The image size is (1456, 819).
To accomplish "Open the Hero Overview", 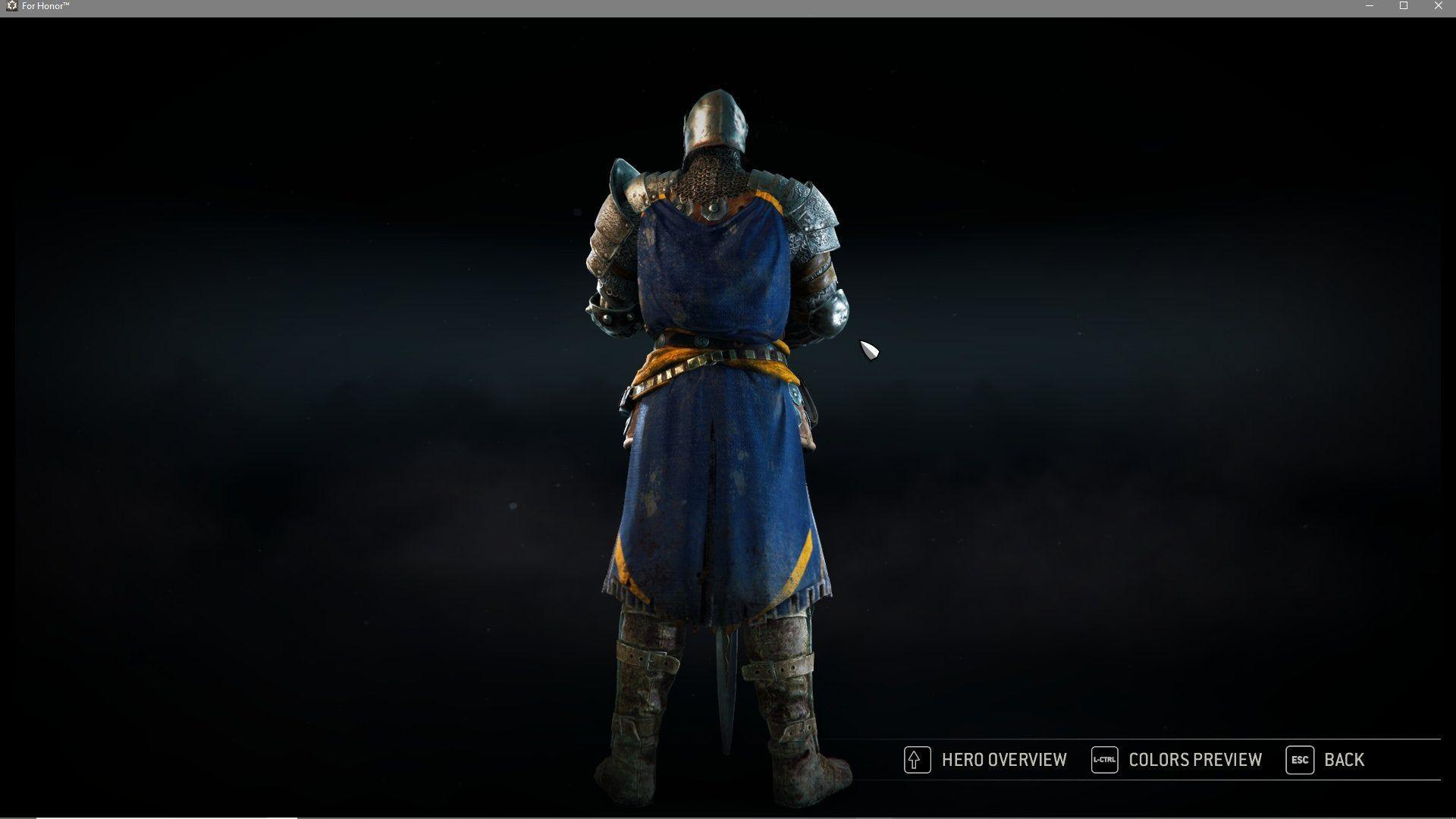I will click(x=1003, y=760).
